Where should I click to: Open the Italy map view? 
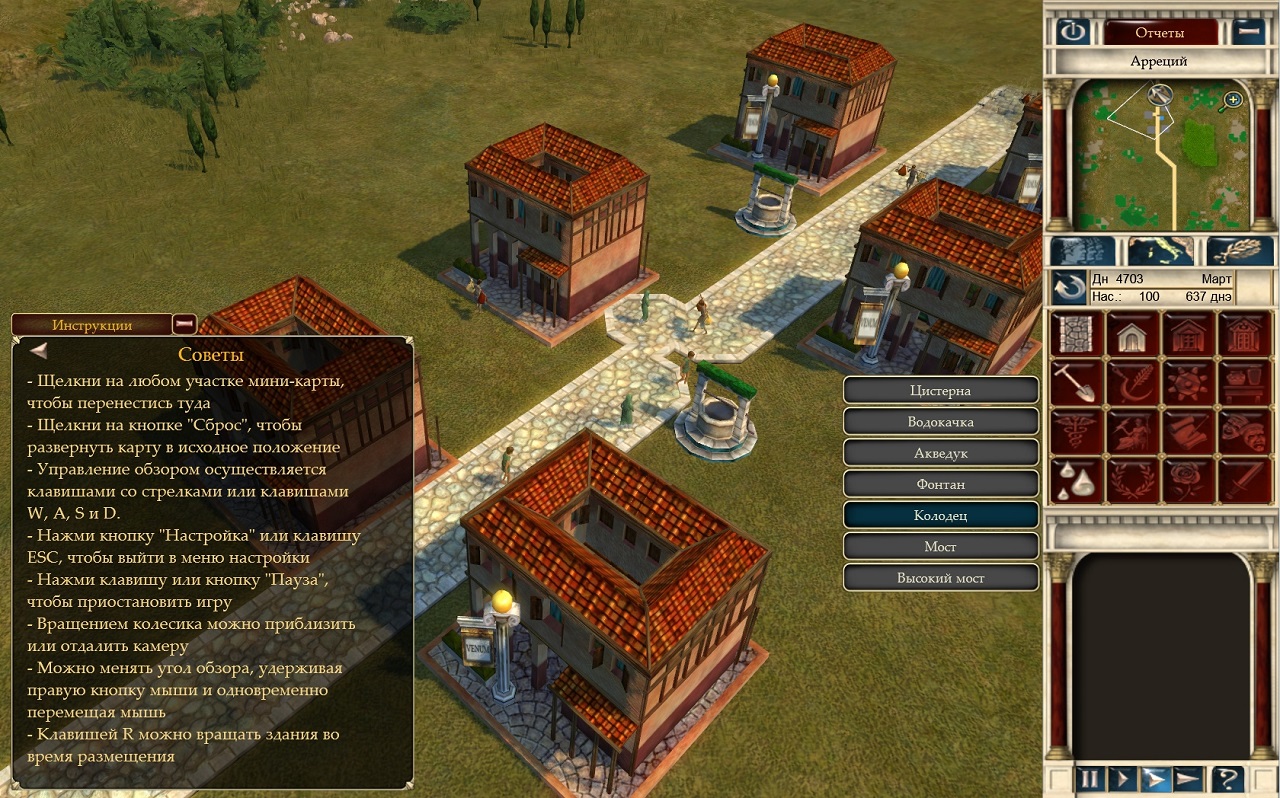1160,251
